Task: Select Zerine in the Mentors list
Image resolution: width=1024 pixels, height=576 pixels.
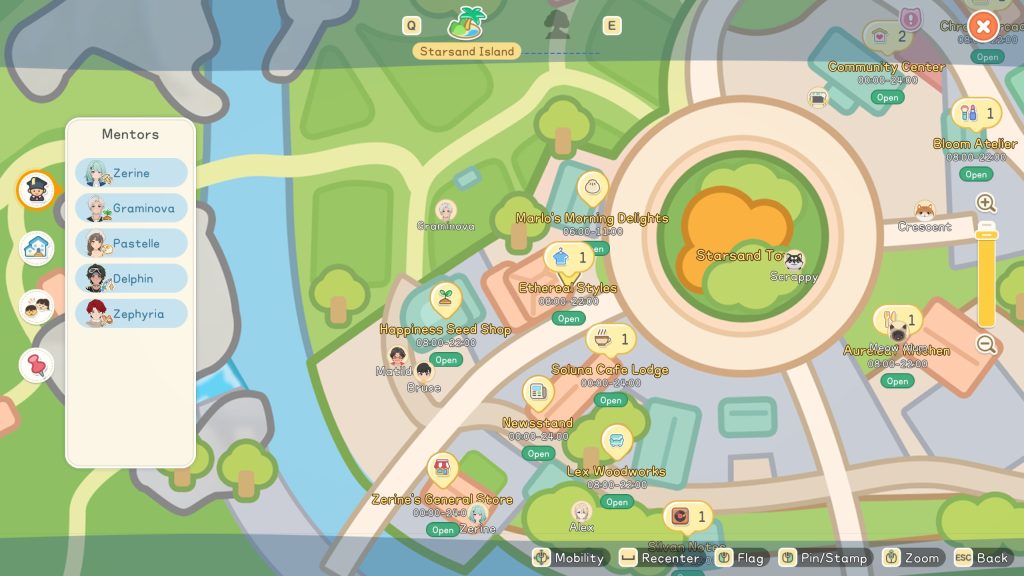Action: 131,173
